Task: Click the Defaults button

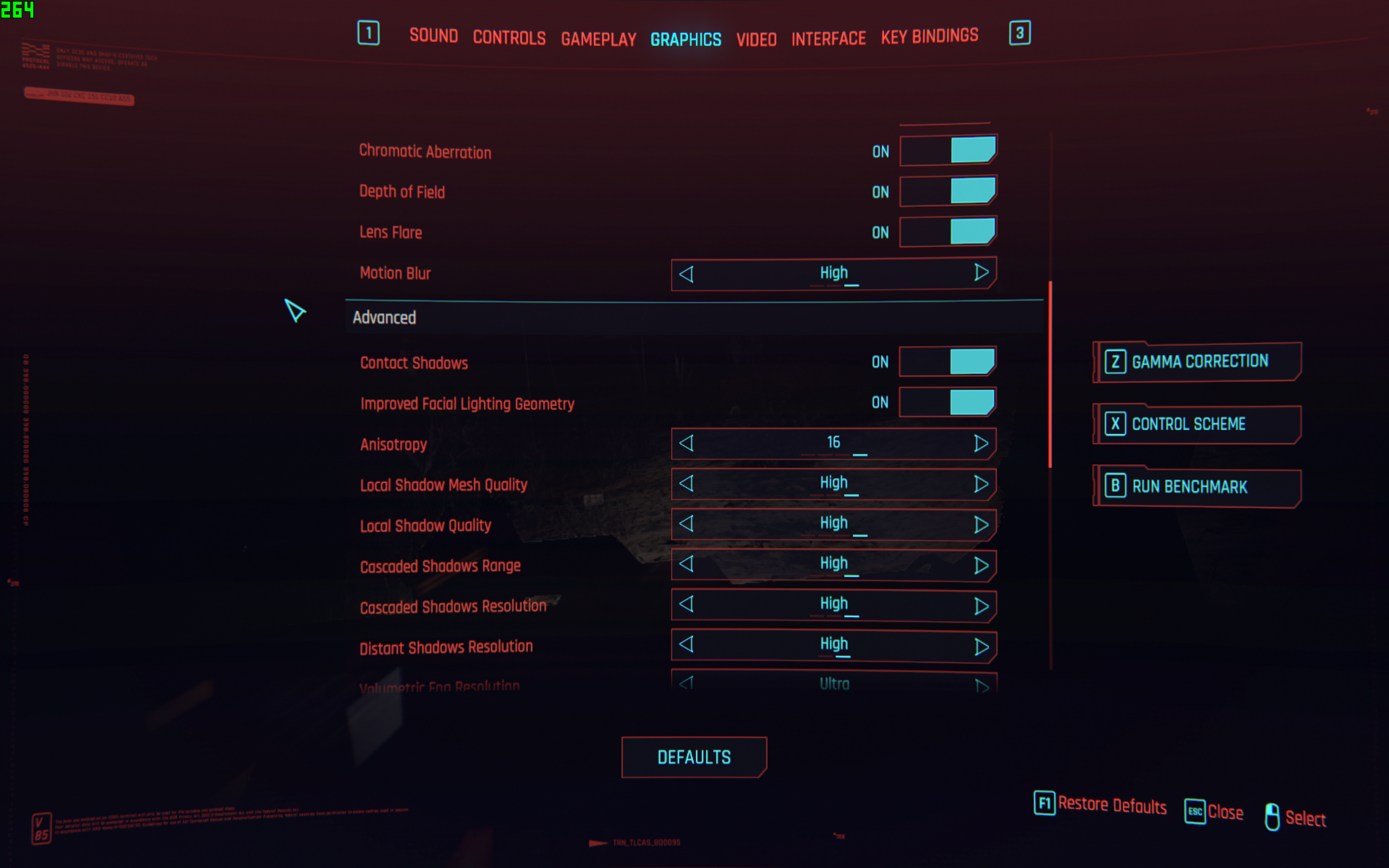Action: pyautogui.click(x=694, y=757)
